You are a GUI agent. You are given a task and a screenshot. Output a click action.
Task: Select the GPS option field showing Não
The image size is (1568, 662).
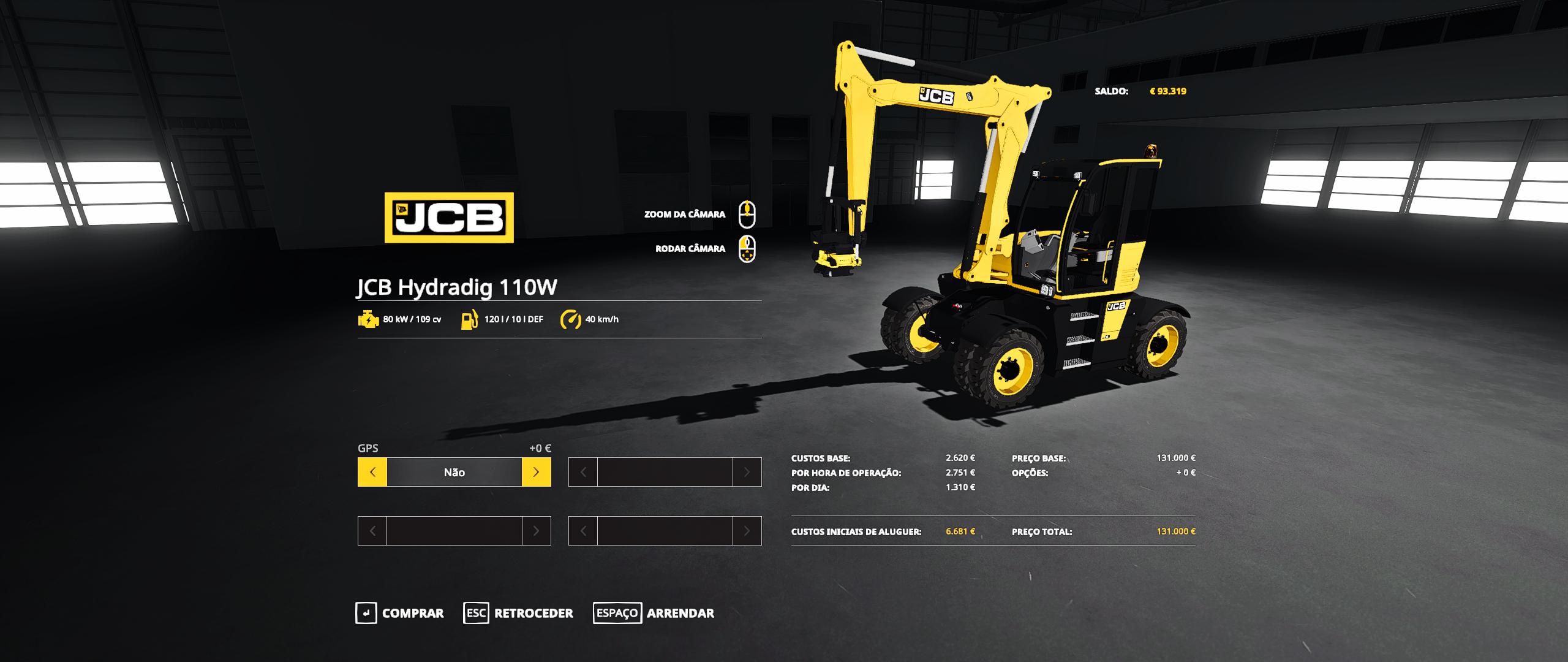coord(454,472)
